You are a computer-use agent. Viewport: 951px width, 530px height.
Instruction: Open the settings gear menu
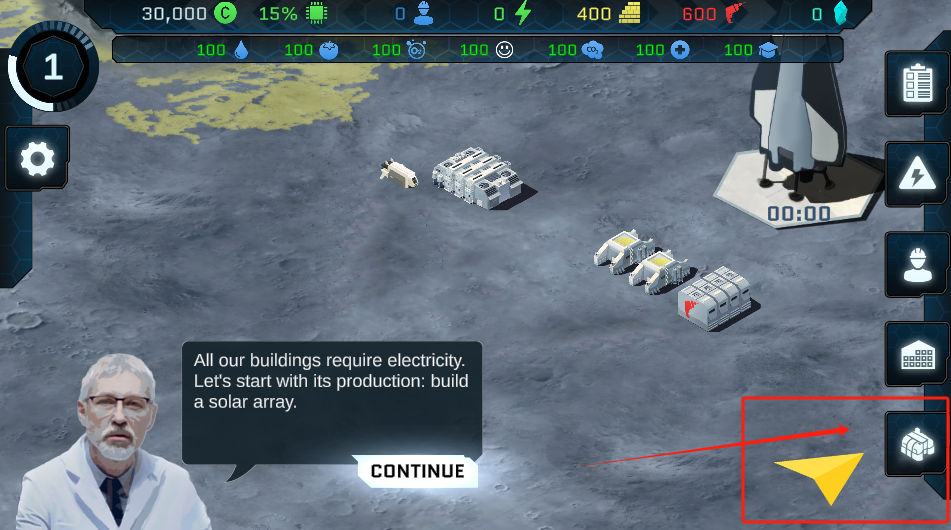click(38, 158)
